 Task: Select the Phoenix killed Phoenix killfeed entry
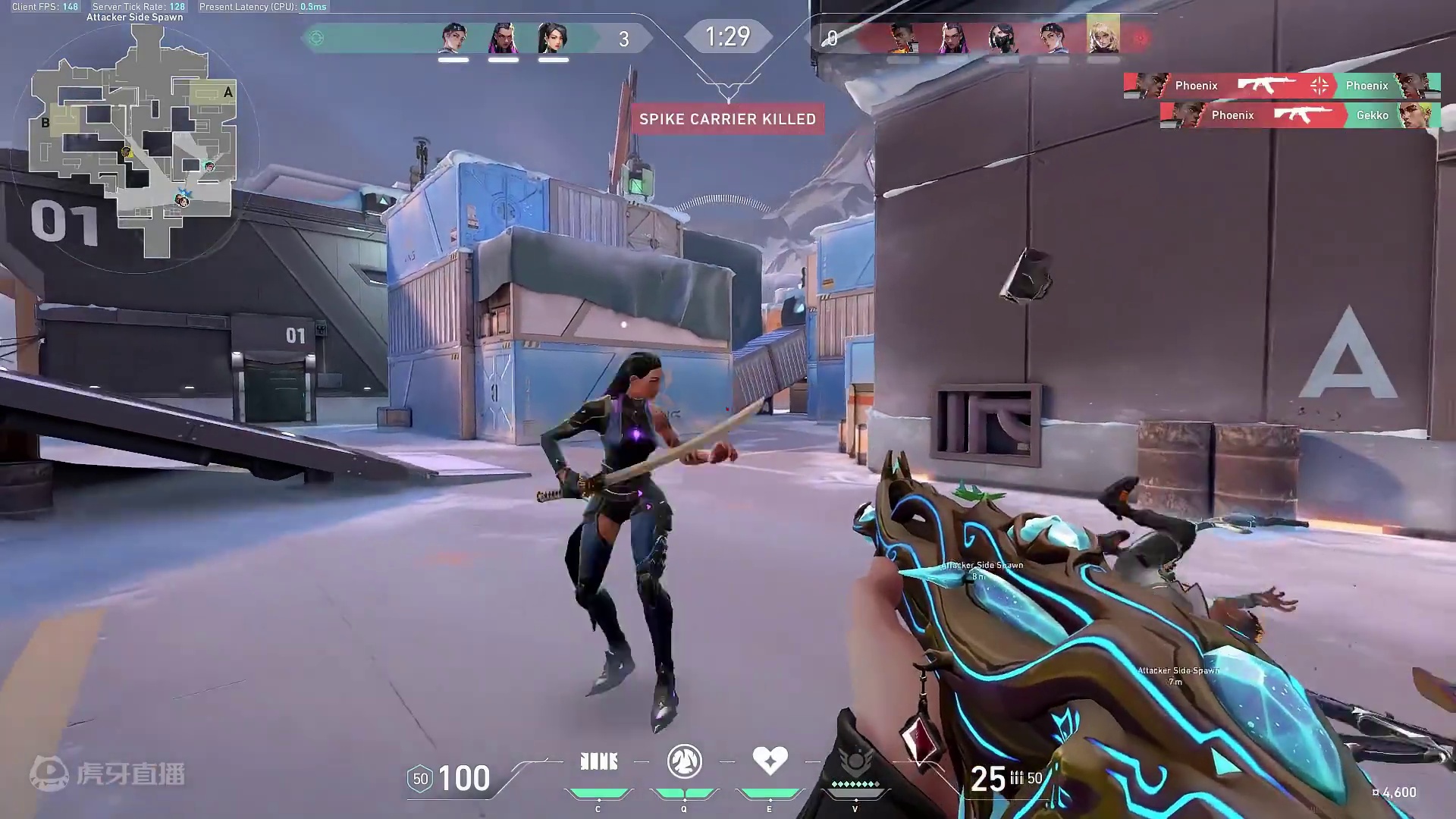point(1282,86)
